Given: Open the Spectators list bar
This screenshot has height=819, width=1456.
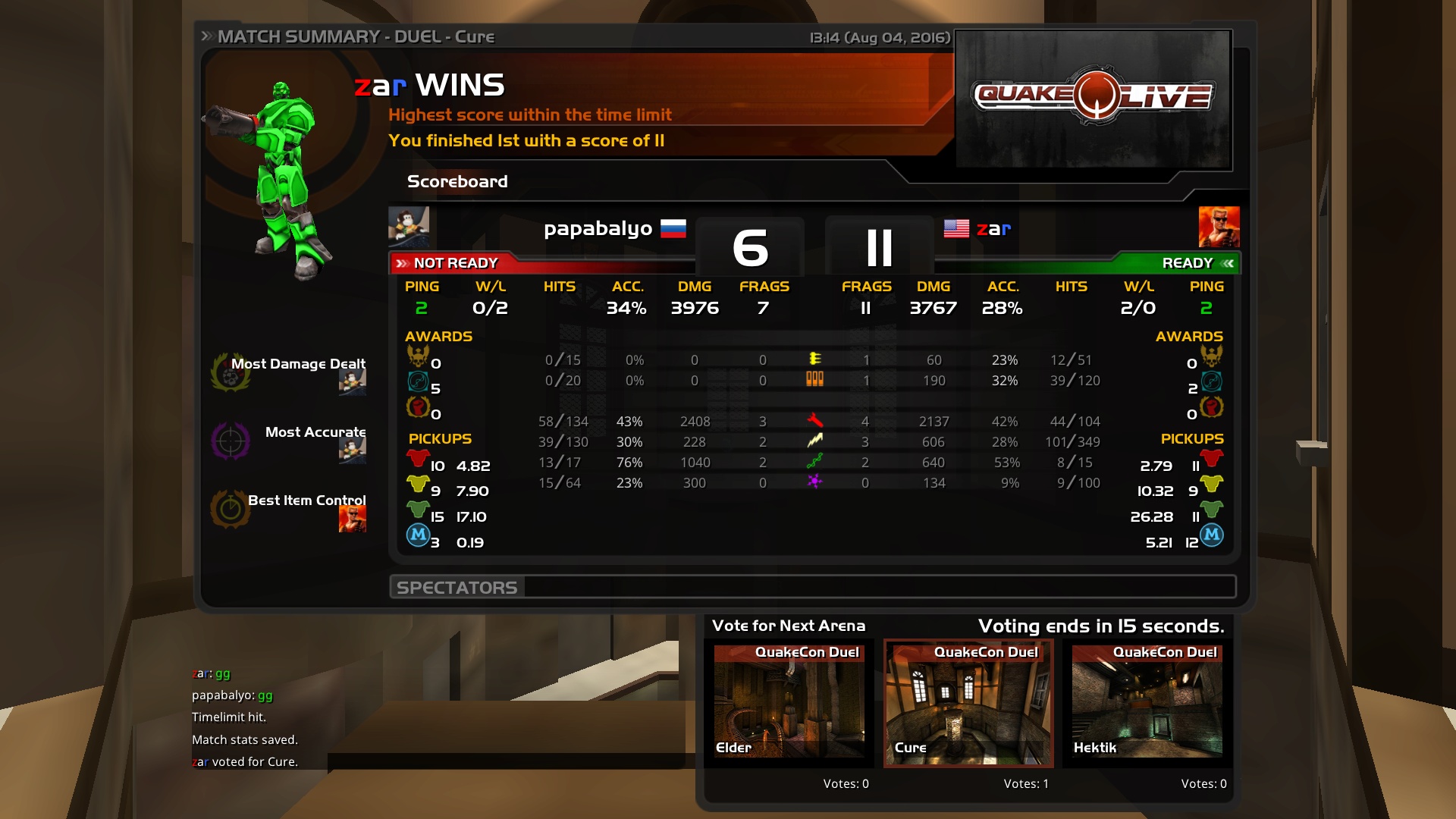Looking at the screenshot, I should (813, 587).
